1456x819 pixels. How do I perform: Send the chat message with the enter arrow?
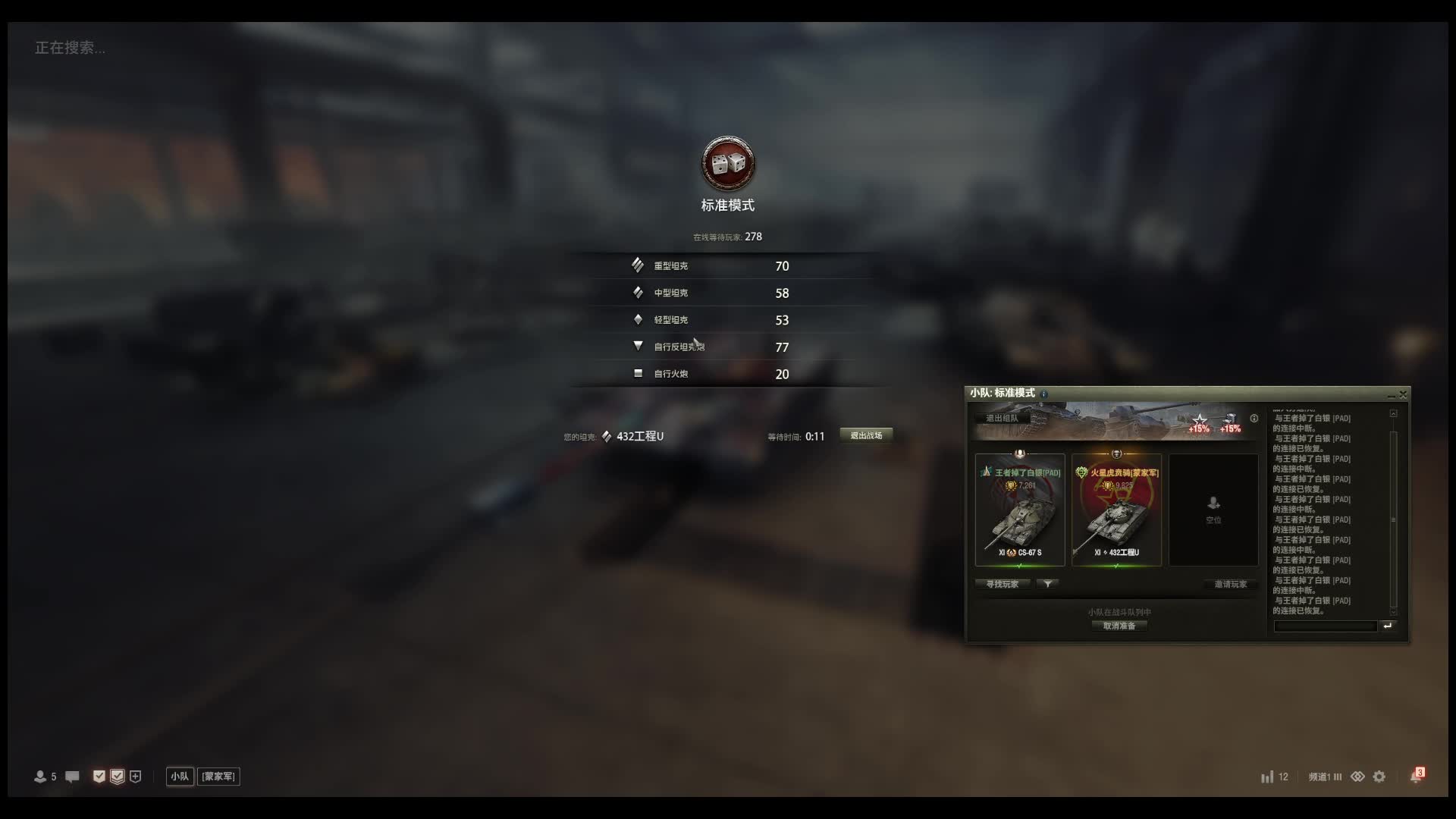[1388, 626]
